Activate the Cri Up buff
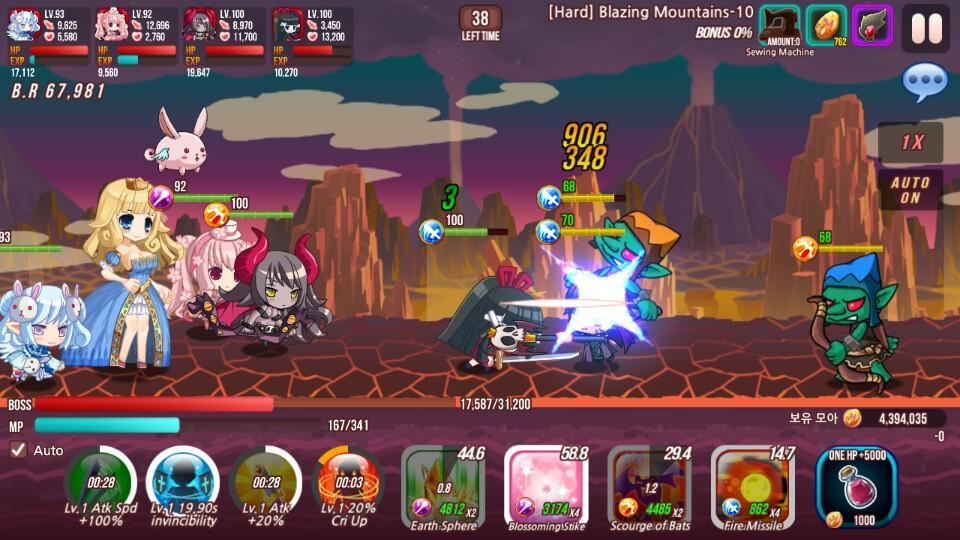960x540 pixels. click(x=349, y=482)
